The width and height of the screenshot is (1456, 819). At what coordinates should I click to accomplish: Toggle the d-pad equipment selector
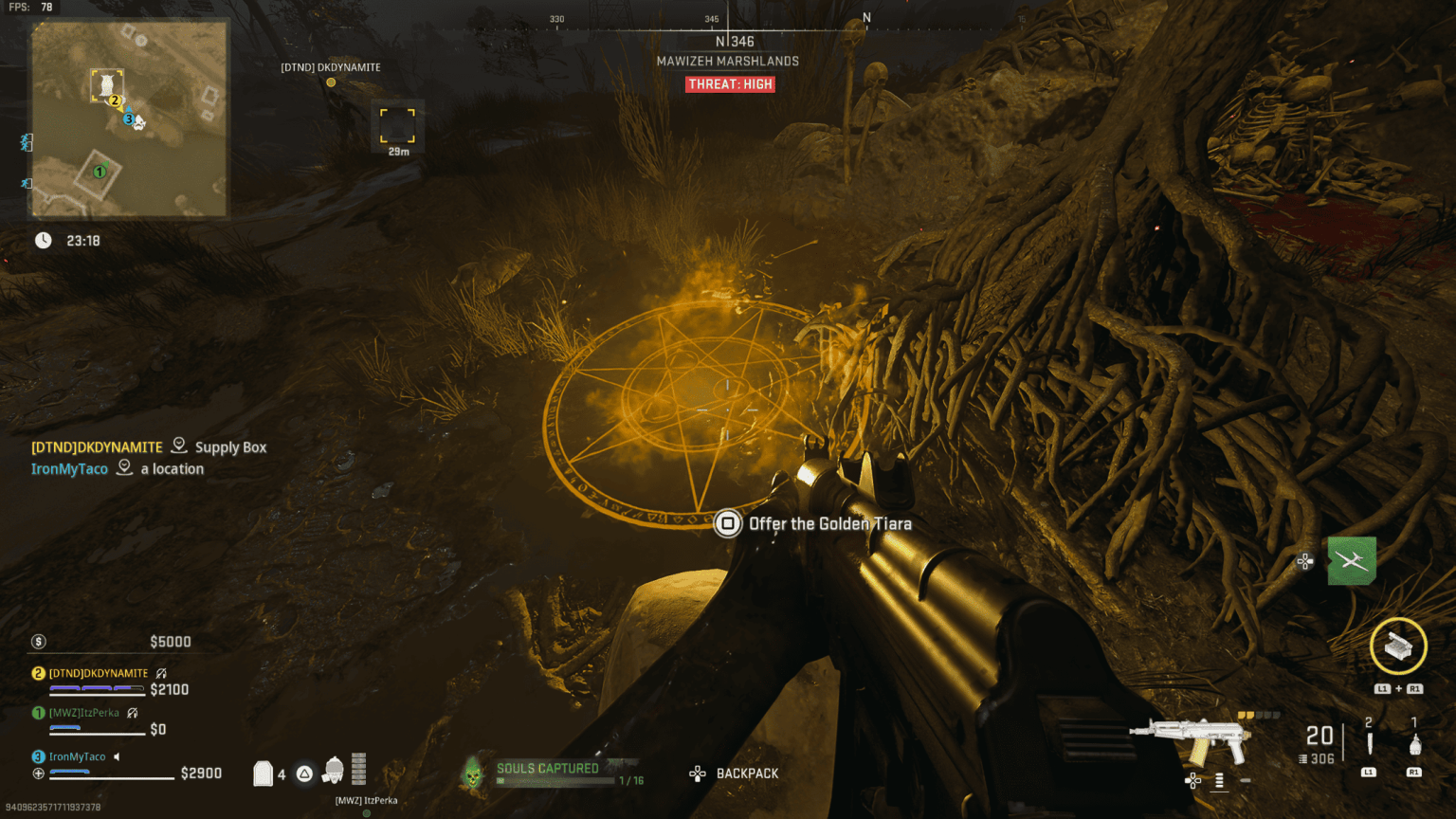point(1192,781)
